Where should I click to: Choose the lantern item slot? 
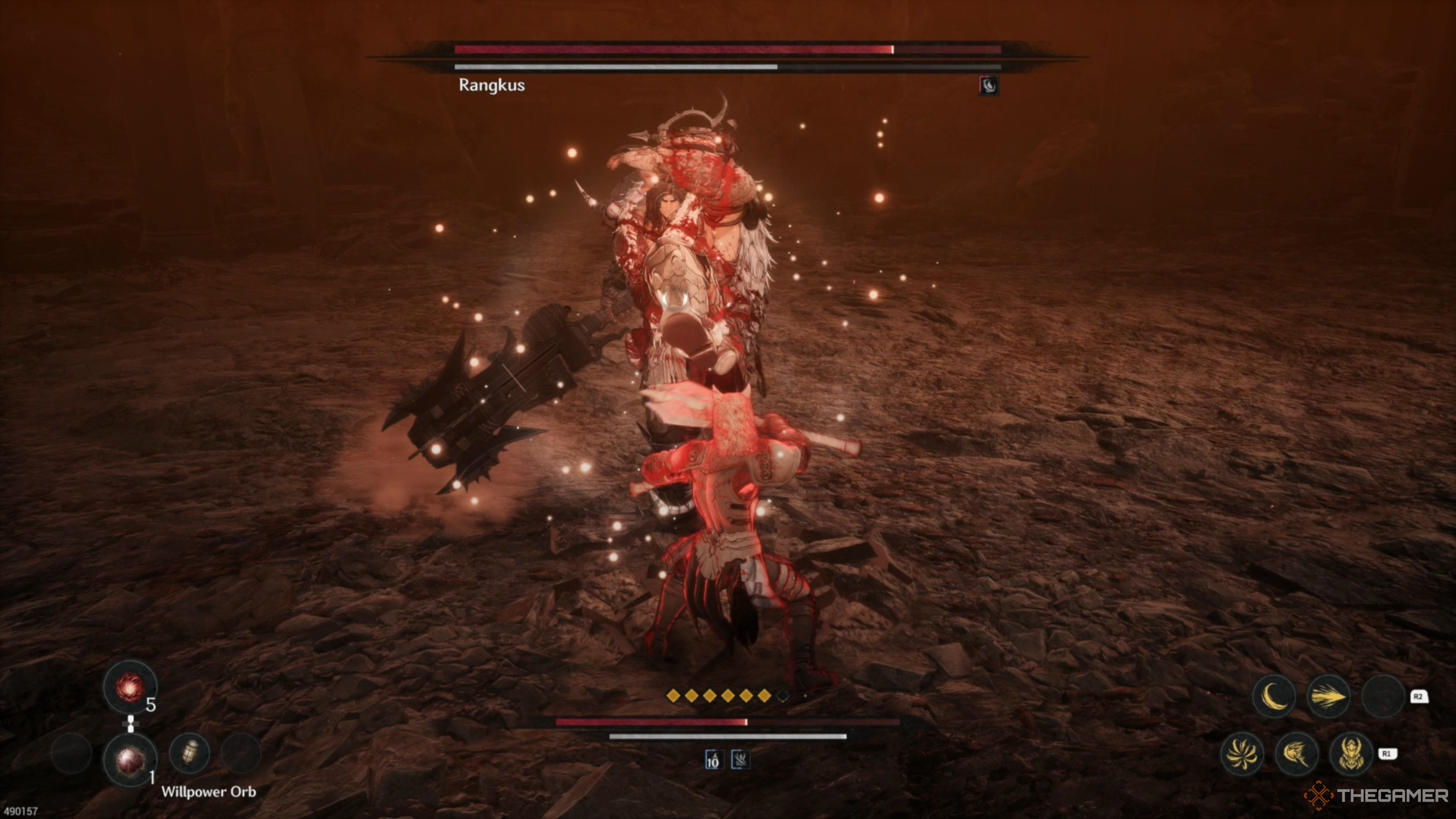coord(190,753)
